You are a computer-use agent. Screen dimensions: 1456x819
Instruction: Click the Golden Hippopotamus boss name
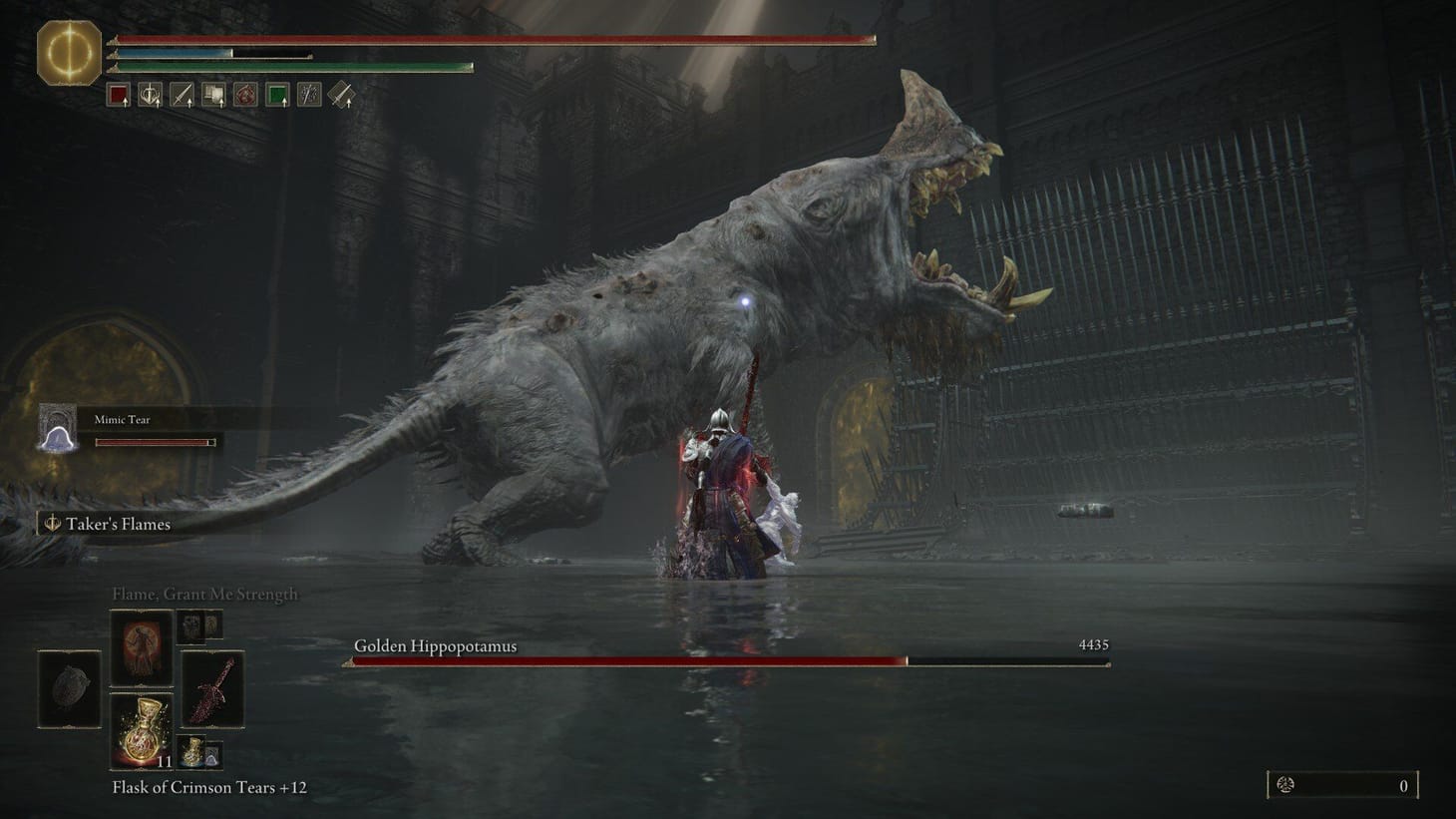point(435,645)
